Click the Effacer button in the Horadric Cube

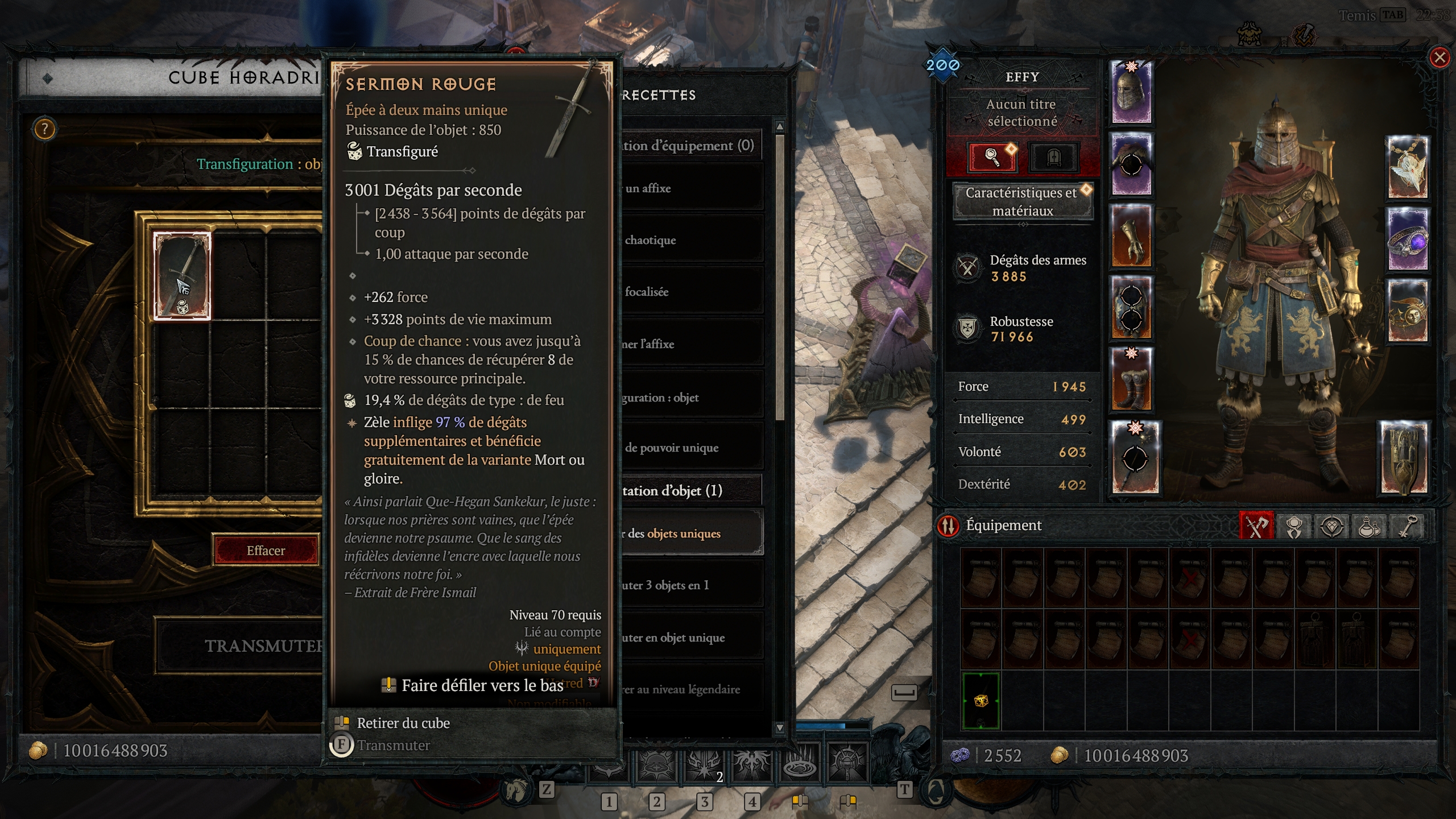265,550
